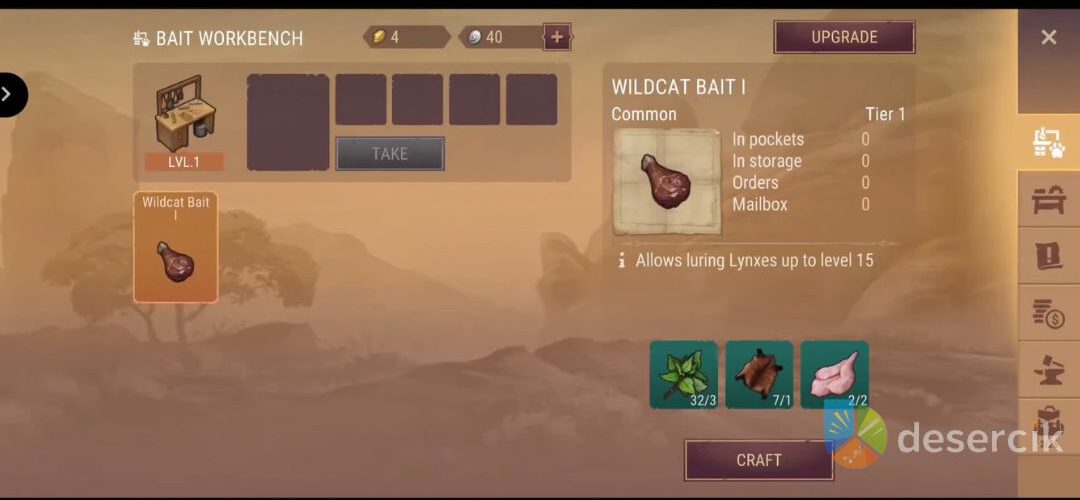Take finished items from the workbench

point(389,153)
